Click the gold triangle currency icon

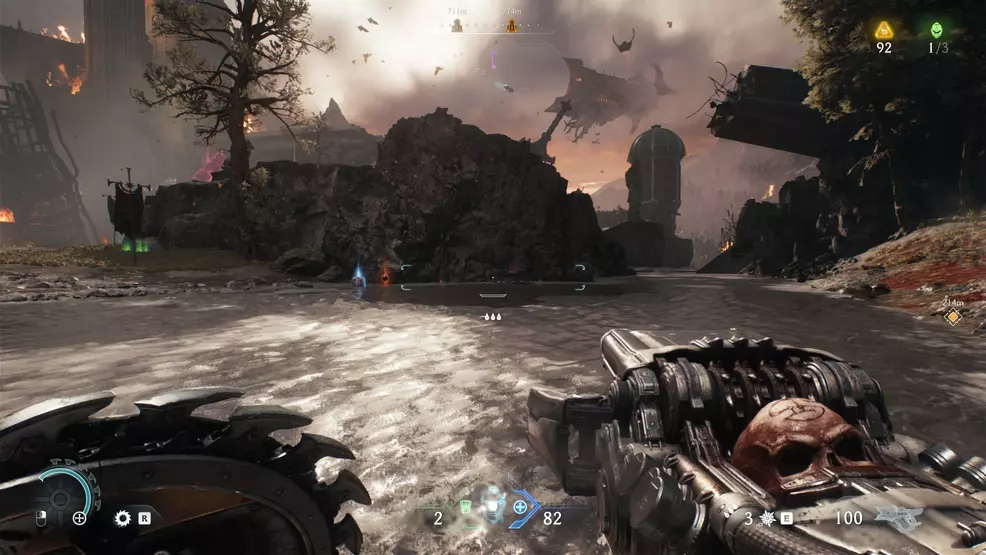(884, 30)
